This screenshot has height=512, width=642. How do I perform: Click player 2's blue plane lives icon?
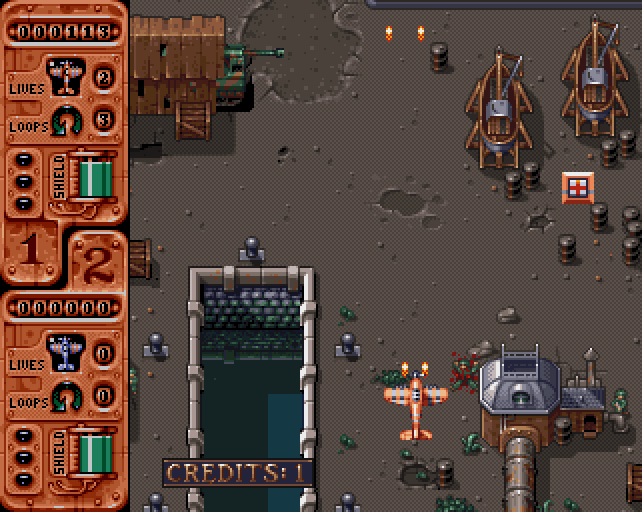(x=66, y=350)
